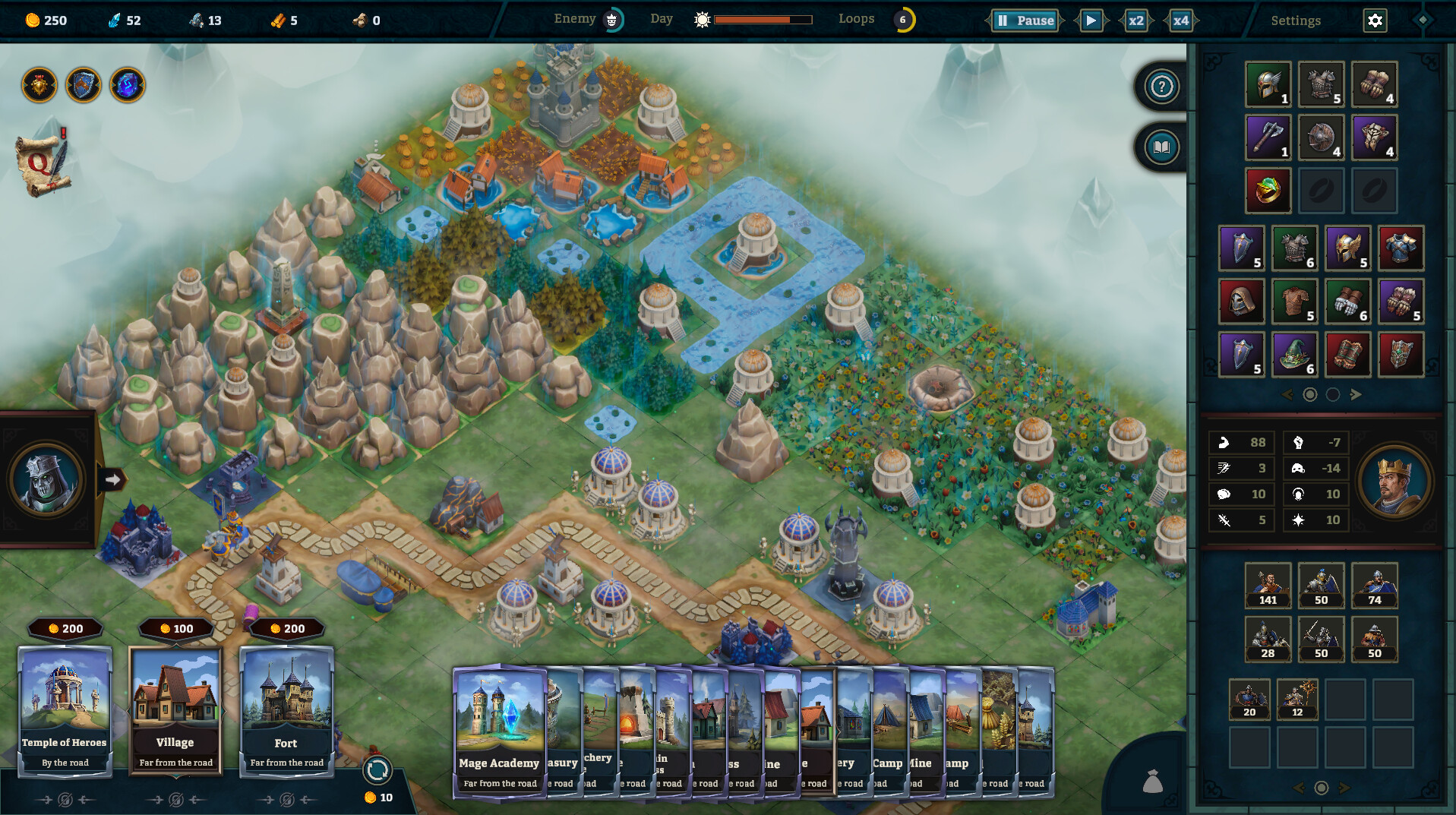This screenshot has width=1456, height=815.
Task: Click the gold emblem in the top-left trio
Action: (x=39, y=84)
